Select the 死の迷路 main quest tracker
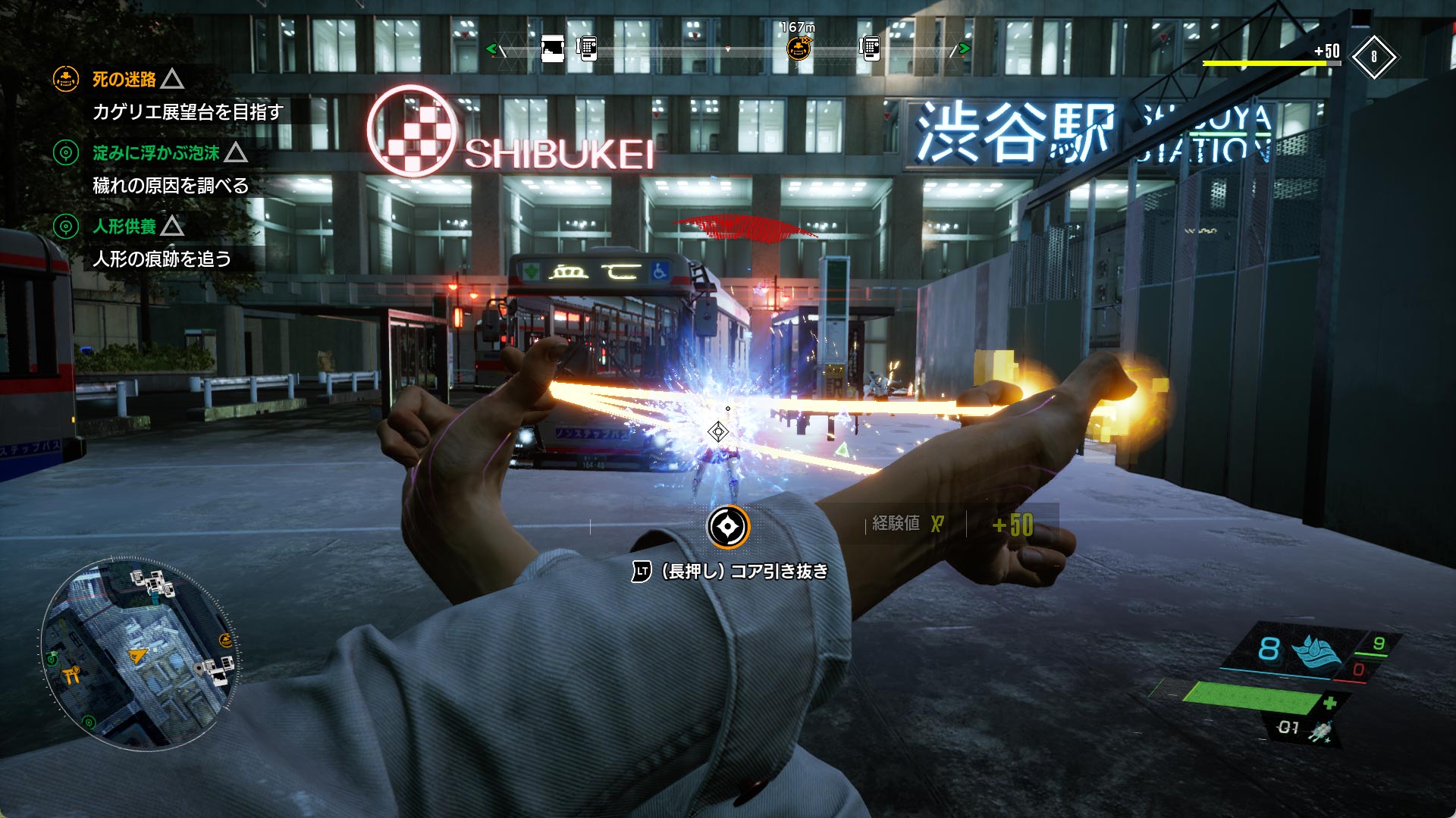Image resolution: width=1456 pixels, height=818 pixels. point(124,79)
